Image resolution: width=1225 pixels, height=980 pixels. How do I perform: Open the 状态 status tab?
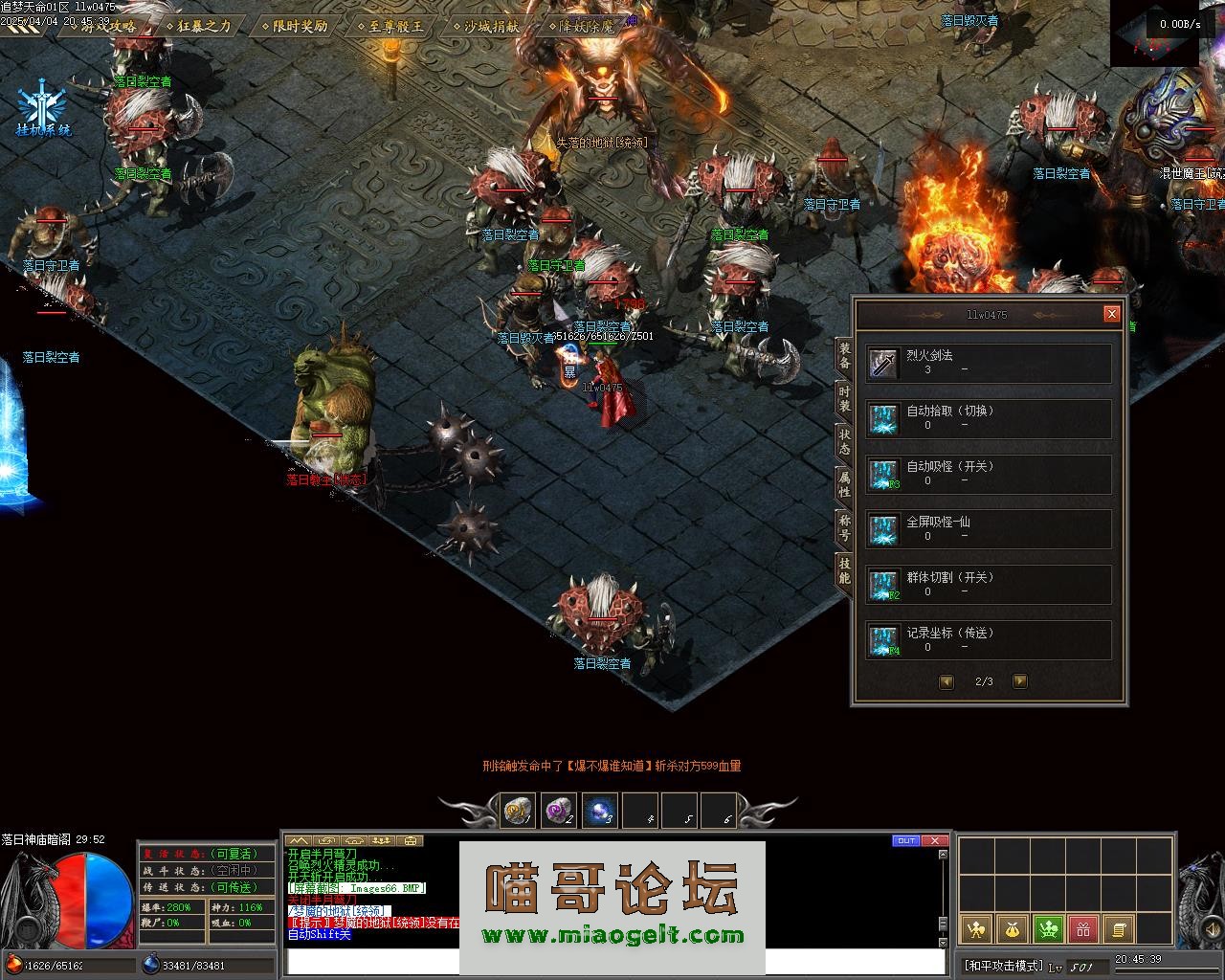pos(844,441)
